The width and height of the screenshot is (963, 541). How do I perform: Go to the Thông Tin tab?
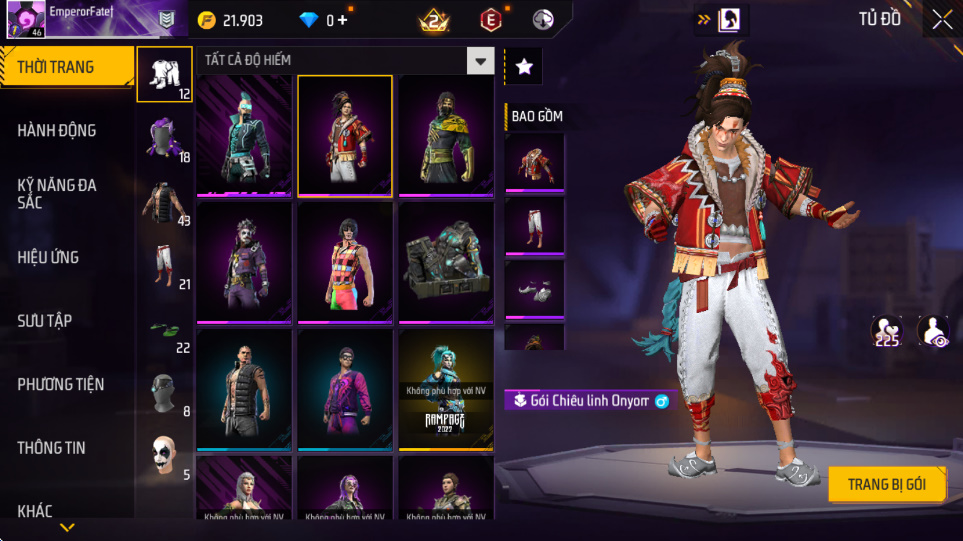(51, 448)
